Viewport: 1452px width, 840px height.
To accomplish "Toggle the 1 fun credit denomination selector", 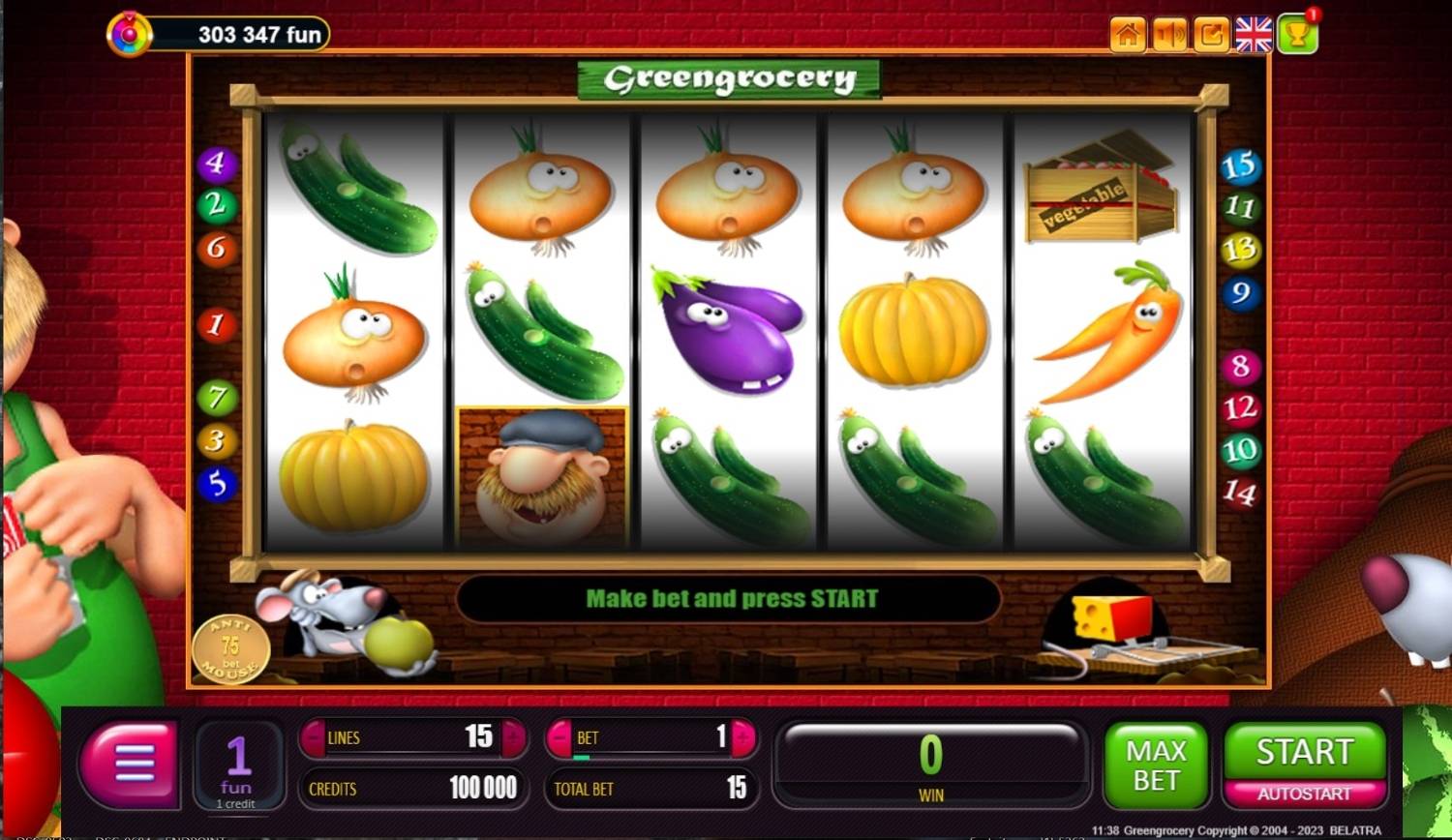I will point(238,765).
